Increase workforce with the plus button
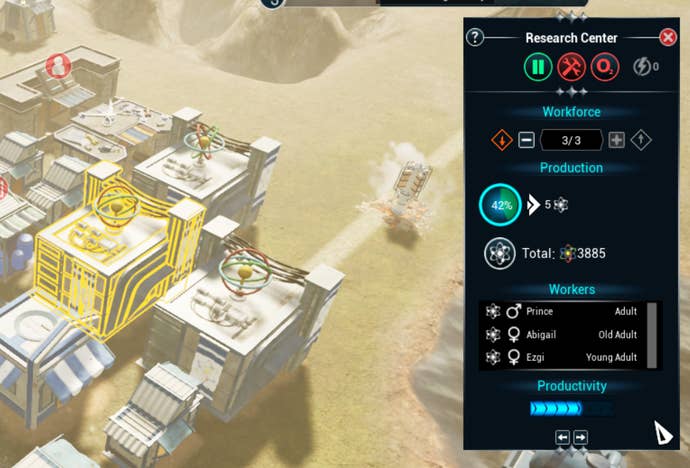 (x=616, y=140)
